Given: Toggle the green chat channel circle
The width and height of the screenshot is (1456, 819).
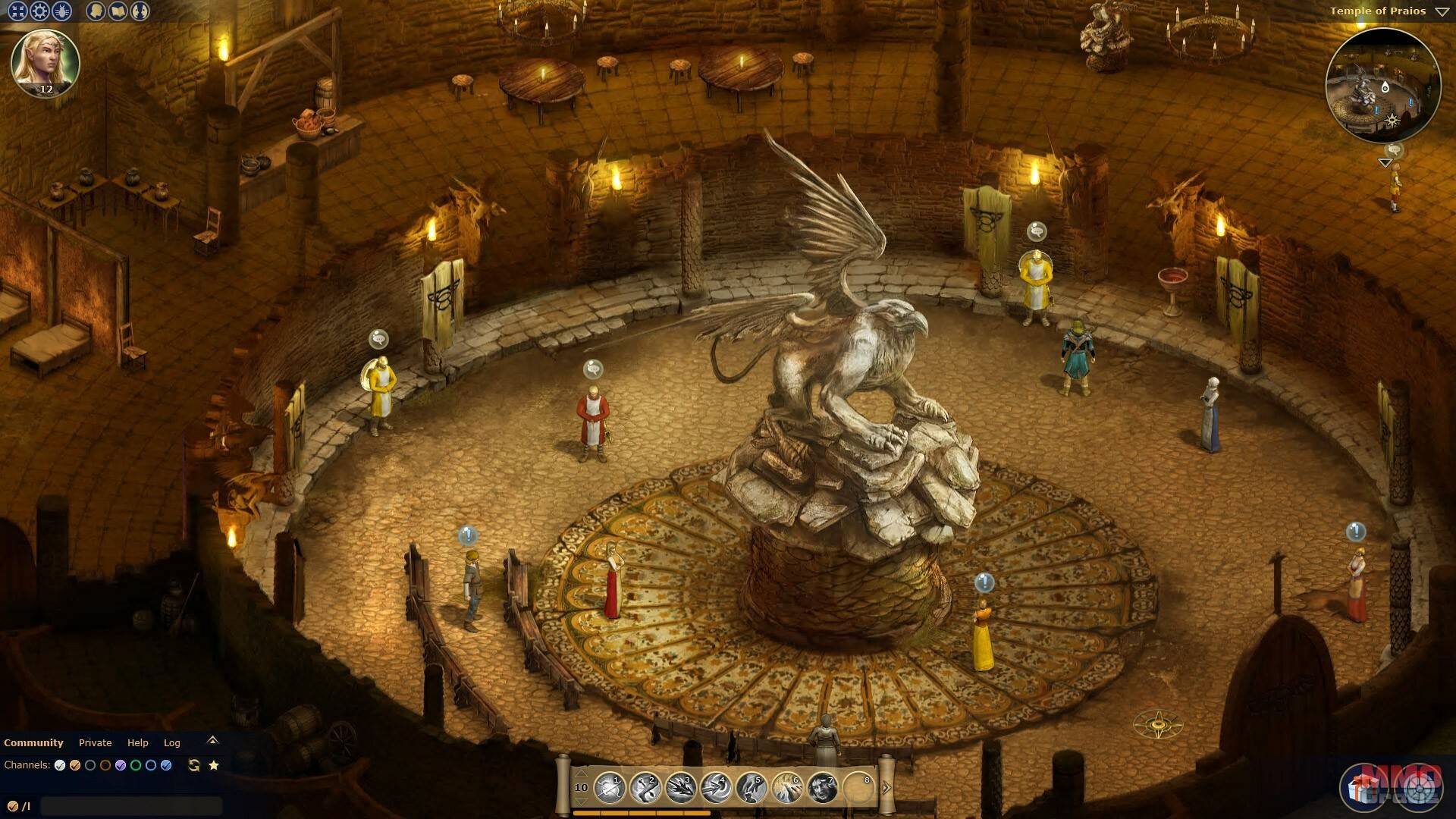Looking at the screenshot, I should click(x=136, y=765).
